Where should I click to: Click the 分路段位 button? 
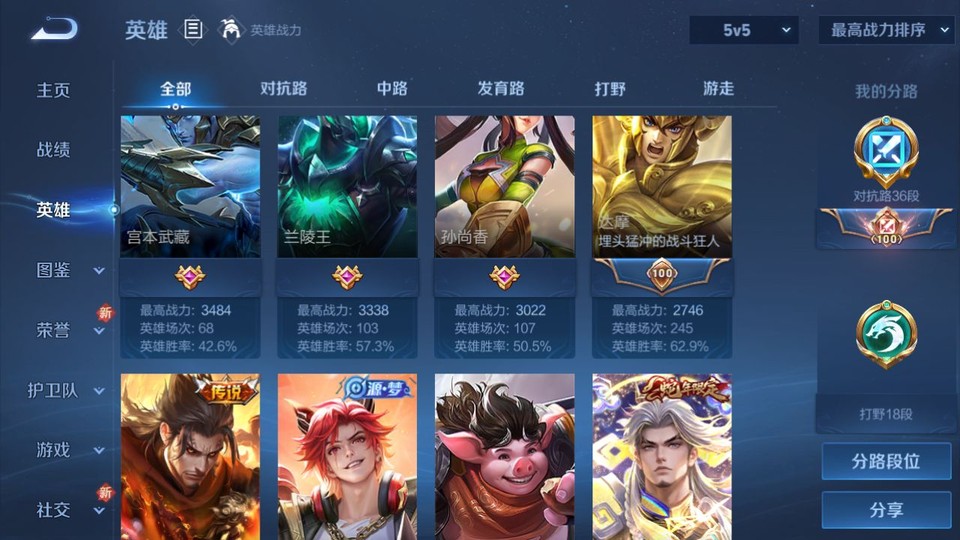click(x=886, y=462)
